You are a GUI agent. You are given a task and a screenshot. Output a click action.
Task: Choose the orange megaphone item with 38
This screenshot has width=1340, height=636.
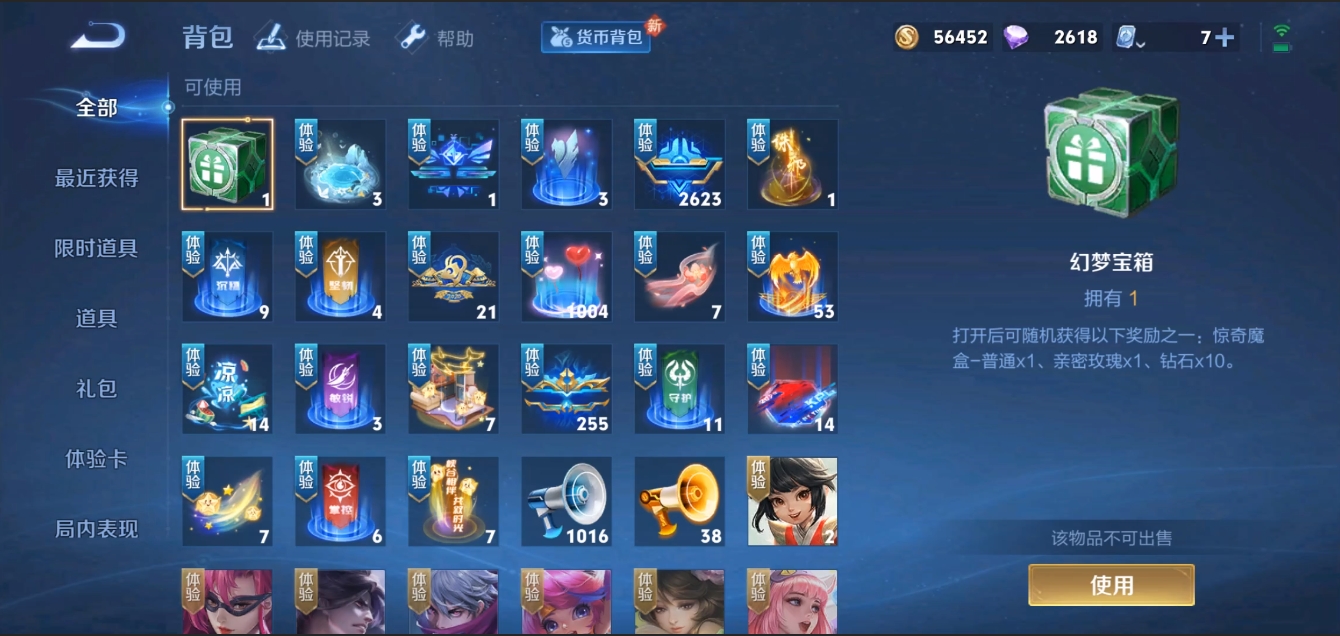pos(680,502)
